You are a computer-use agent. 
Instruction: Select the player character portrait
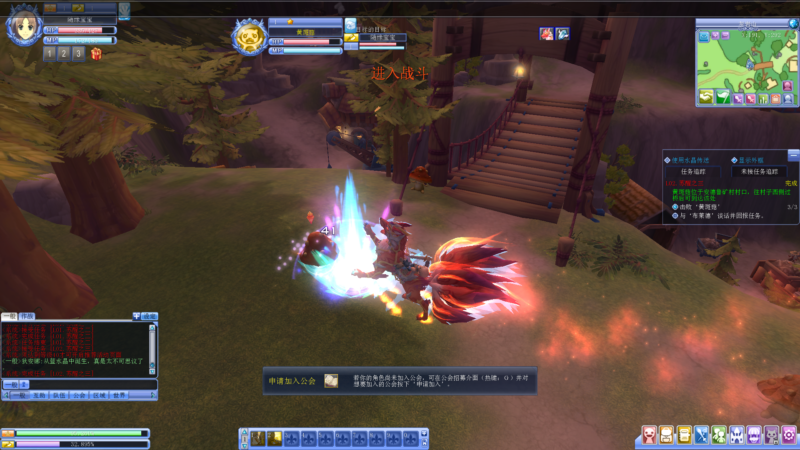pyautogui.click(x=20, y=29)
